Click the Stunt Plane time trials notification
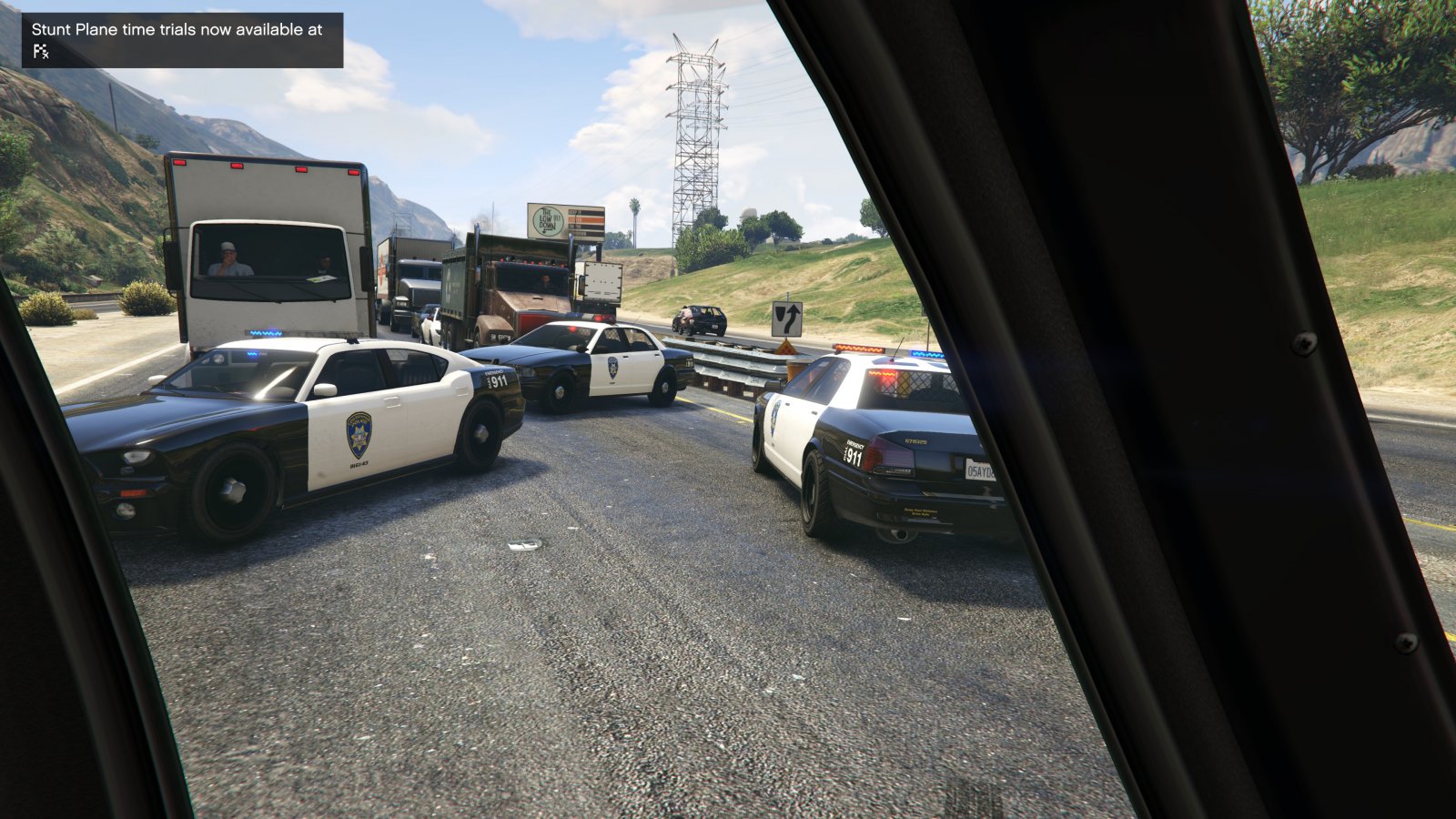 182,39
